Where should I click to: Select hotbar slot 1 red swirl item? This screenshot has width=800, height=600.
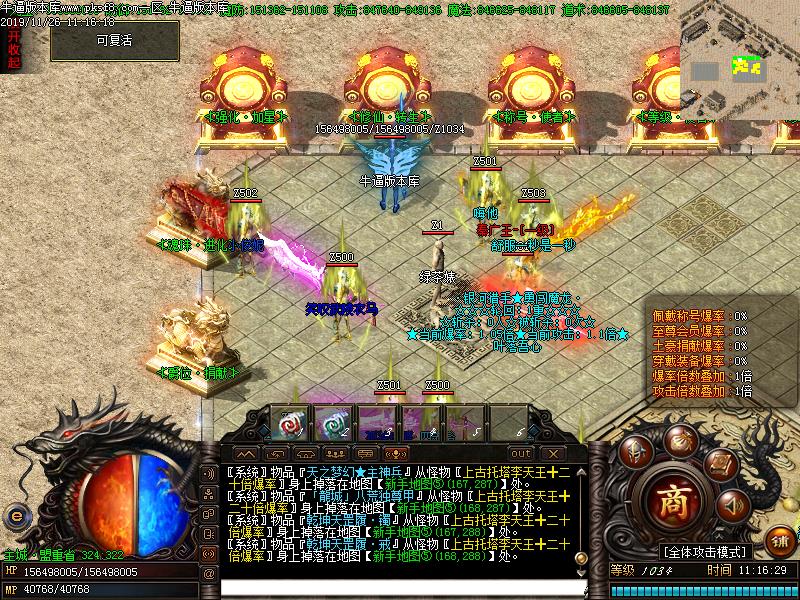coord(289,422)
